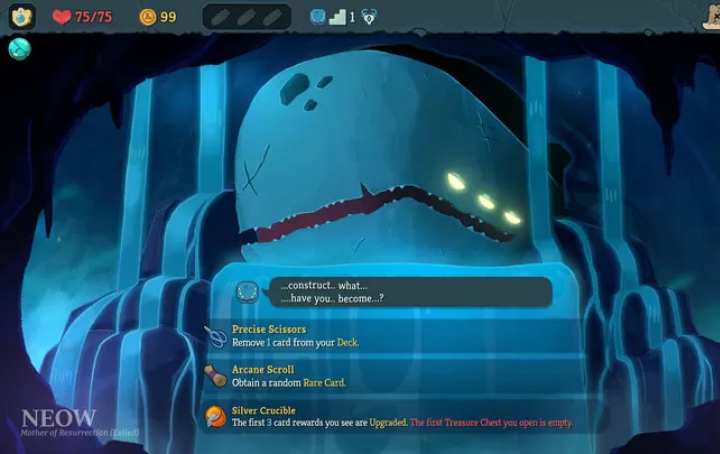Open the character portrait icon
The image size is (720, 454).
22,16
